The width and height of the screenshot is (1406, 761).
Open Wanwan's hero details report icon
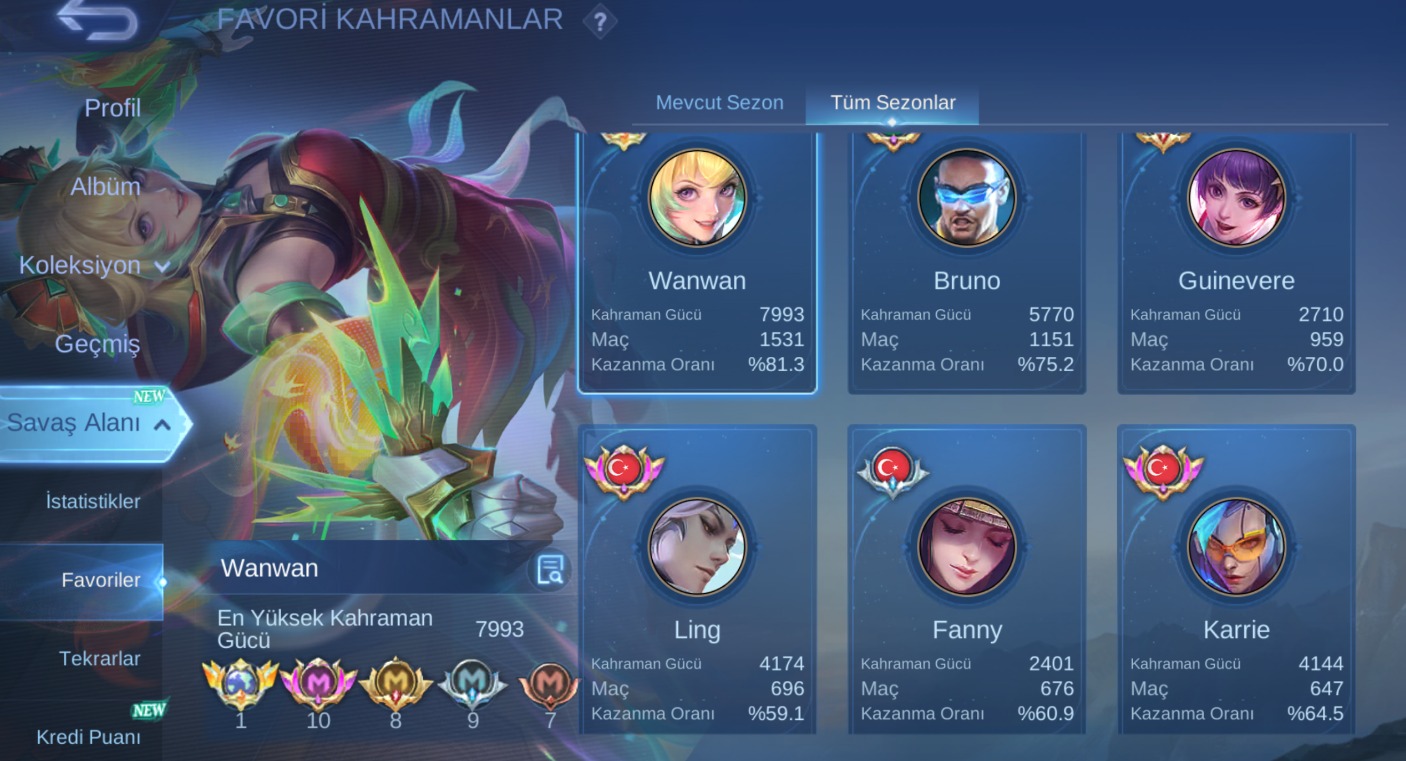click(x=548, y=568)
